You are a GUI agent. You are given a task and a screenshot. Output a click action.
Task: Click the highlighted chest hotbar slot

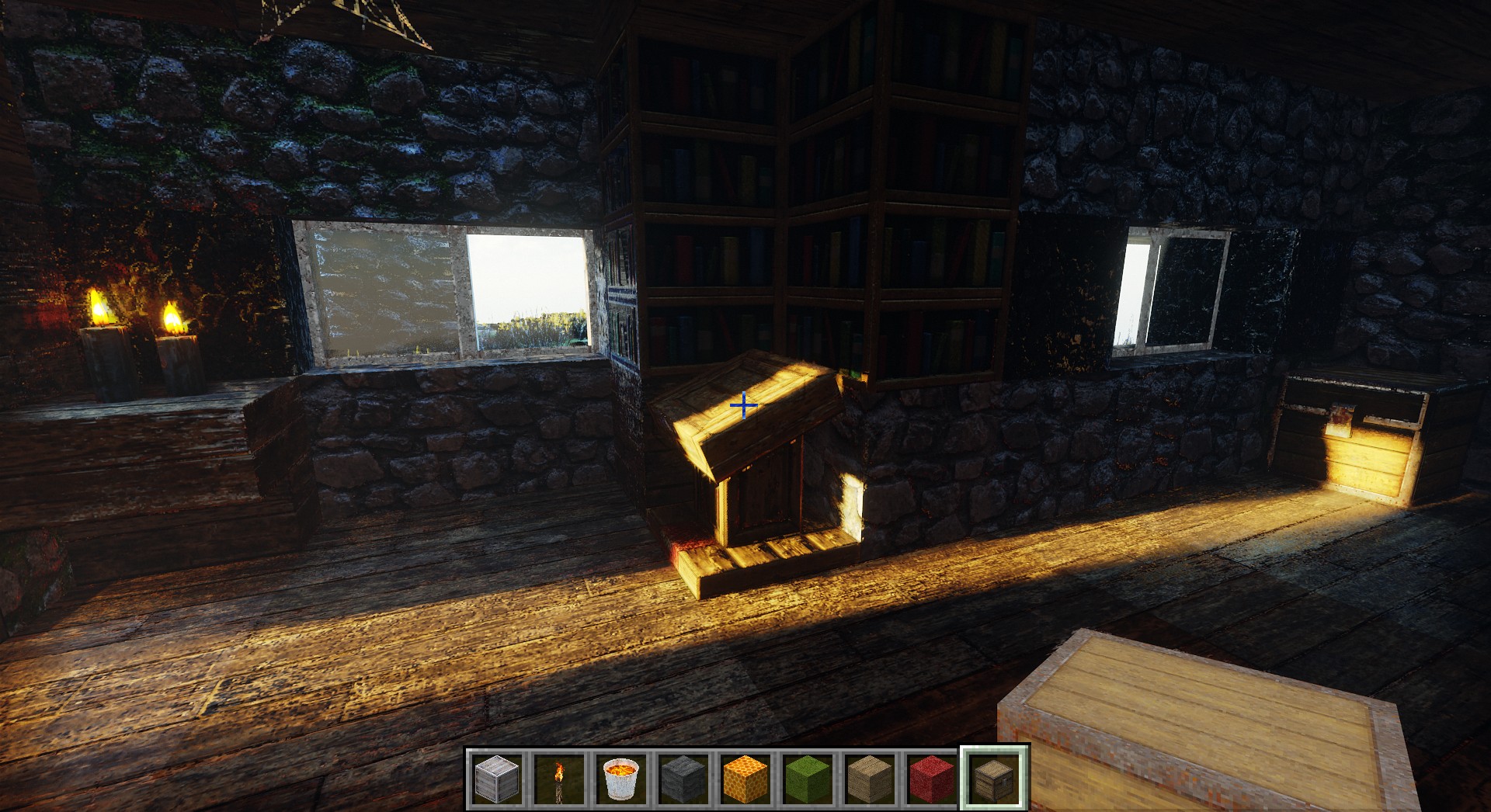click(994, 778)
